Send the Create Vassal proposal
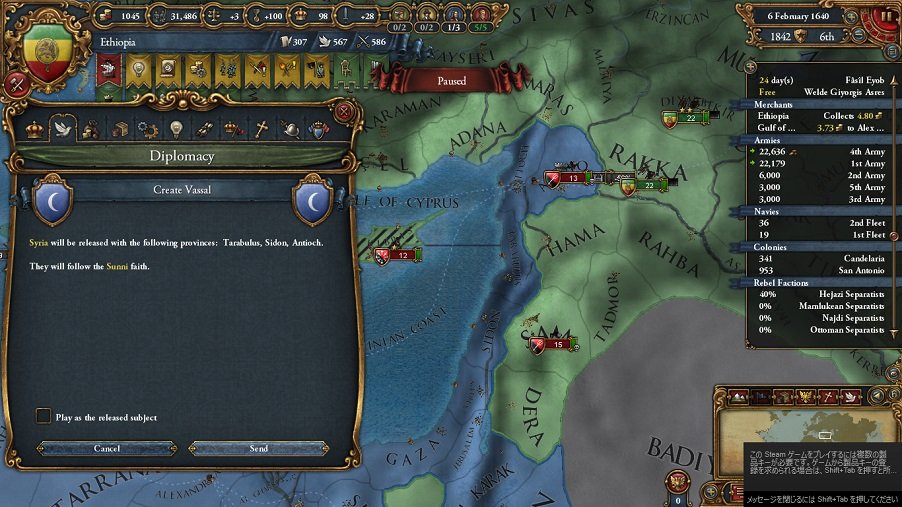Viewport: 902px width, 507px height. click(258, 448)
